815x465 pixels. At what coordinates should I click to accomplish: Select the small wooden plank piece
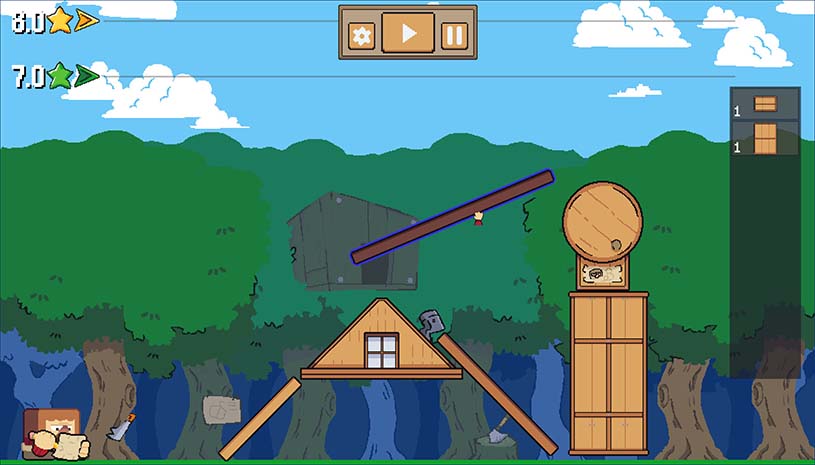coord(765,104)
